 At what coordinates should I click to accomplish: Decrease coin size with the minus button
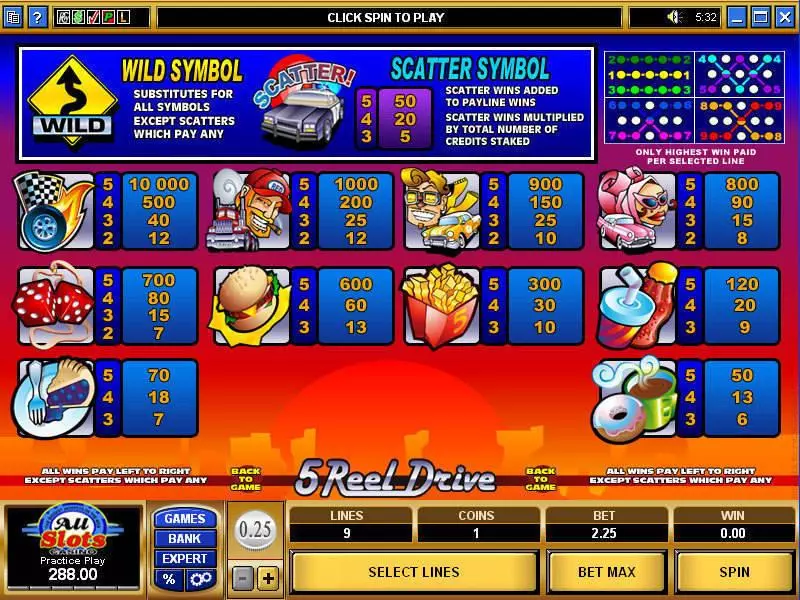[243, 578]
